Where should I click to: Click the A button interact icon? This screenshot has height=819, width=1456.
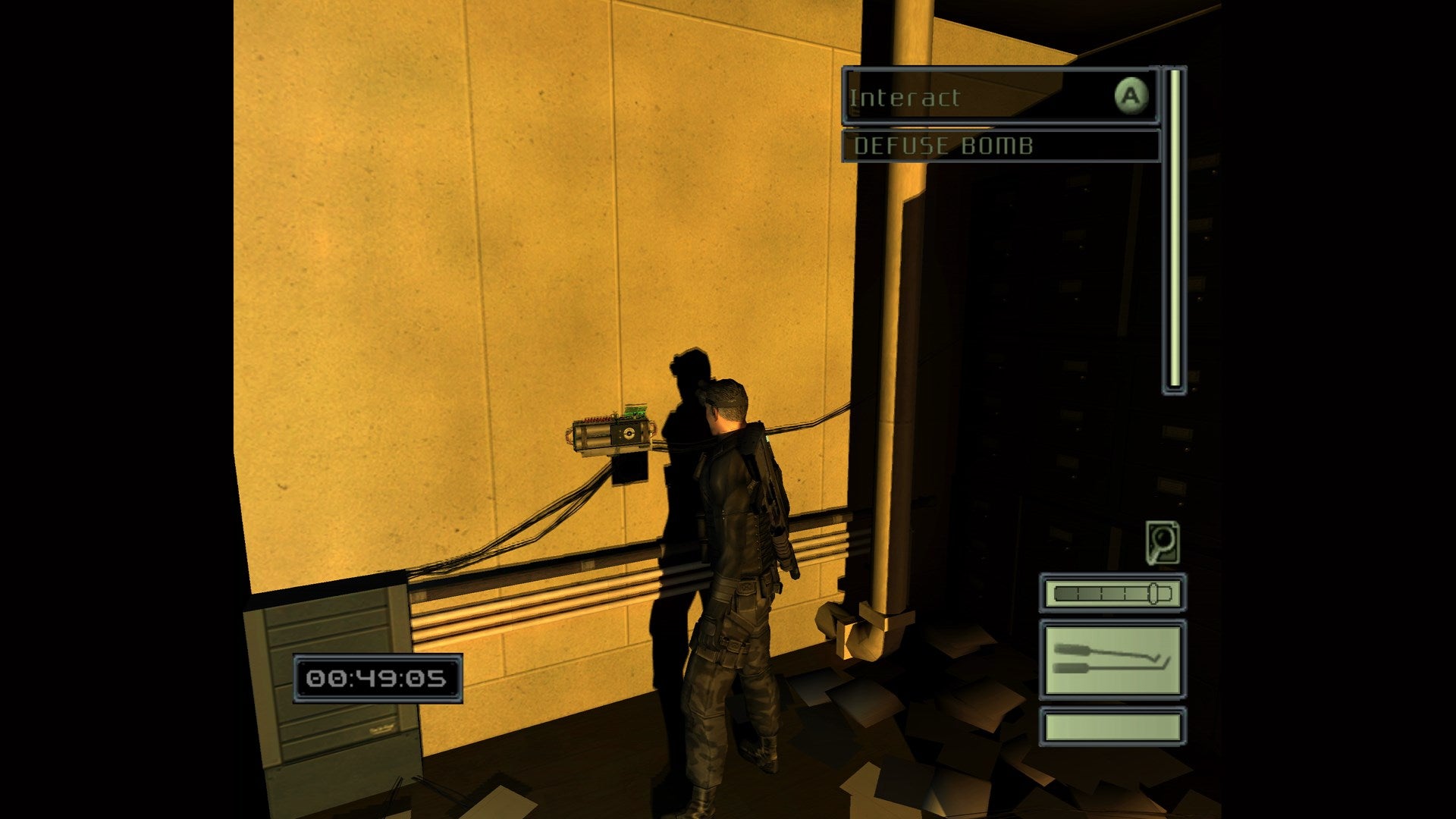point(1131,97)
